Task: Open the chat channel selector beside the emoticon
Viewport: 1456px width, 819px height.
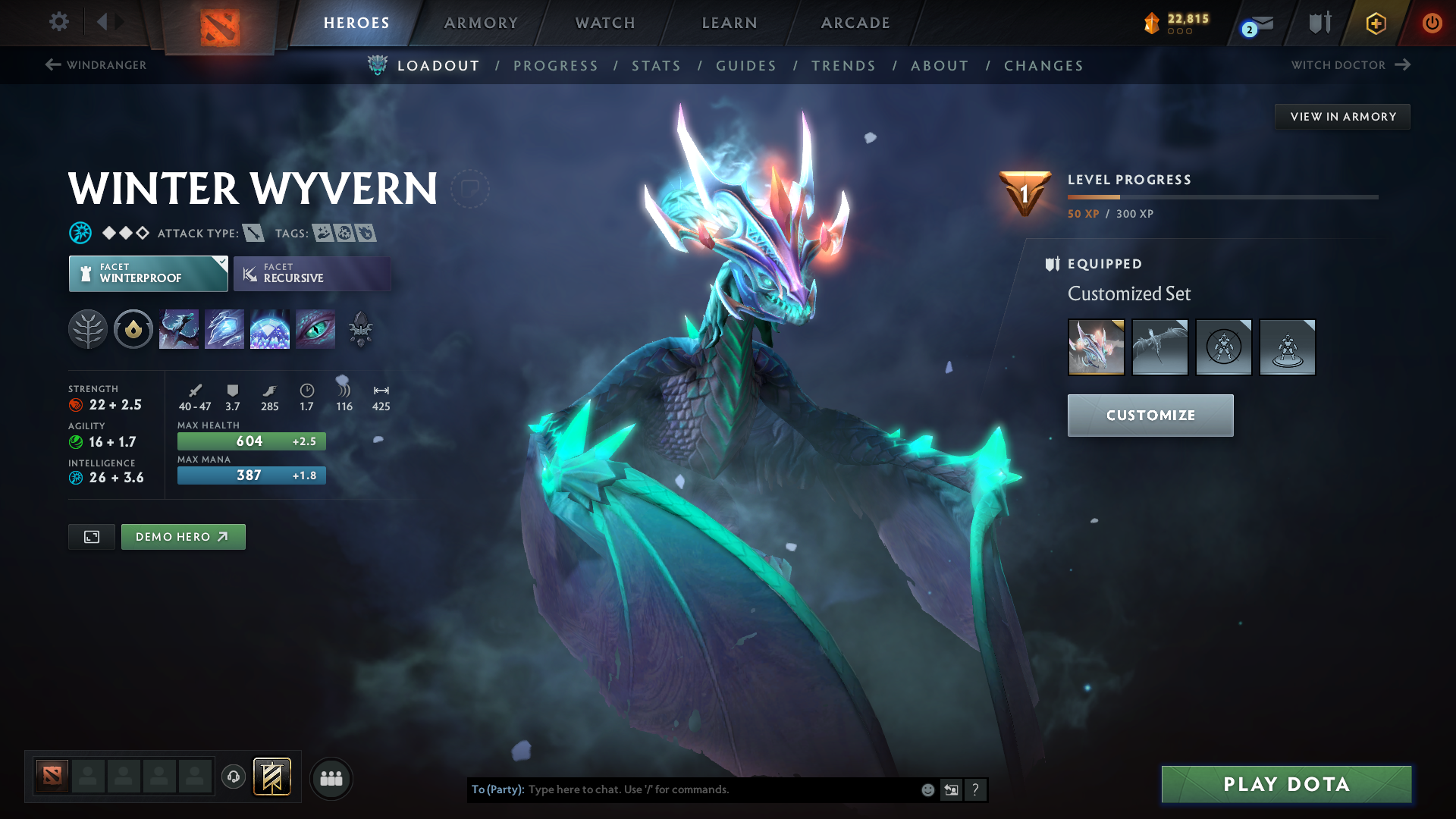Action: coord(951,789)
